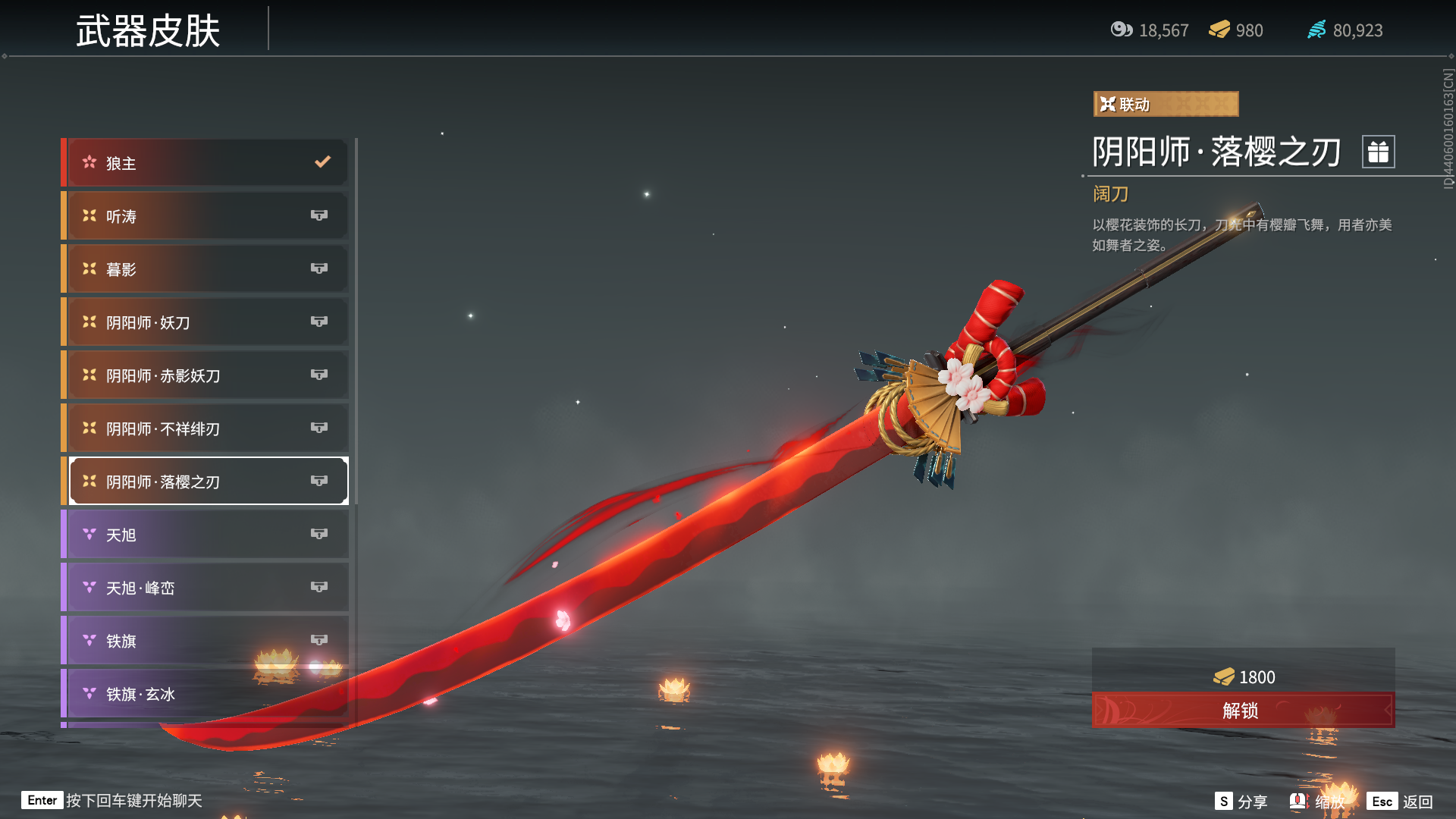
Task: Unlock the skin with the 解锁 button
Action: click(1242, 711)
